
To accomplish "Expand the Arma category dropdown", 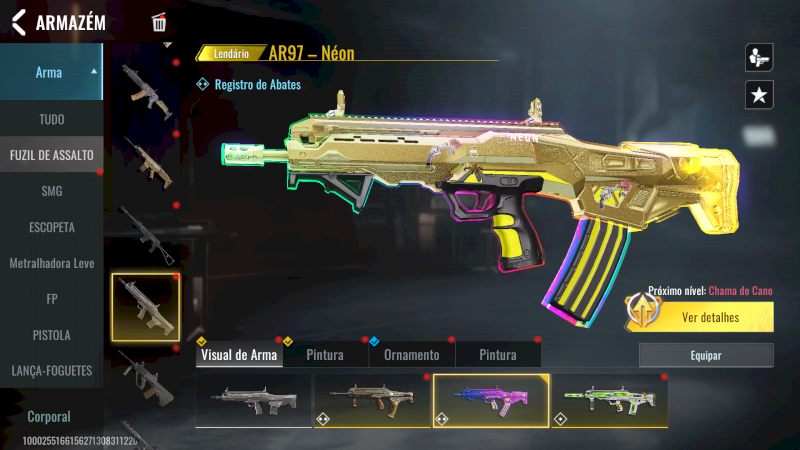I will [51, 72].
